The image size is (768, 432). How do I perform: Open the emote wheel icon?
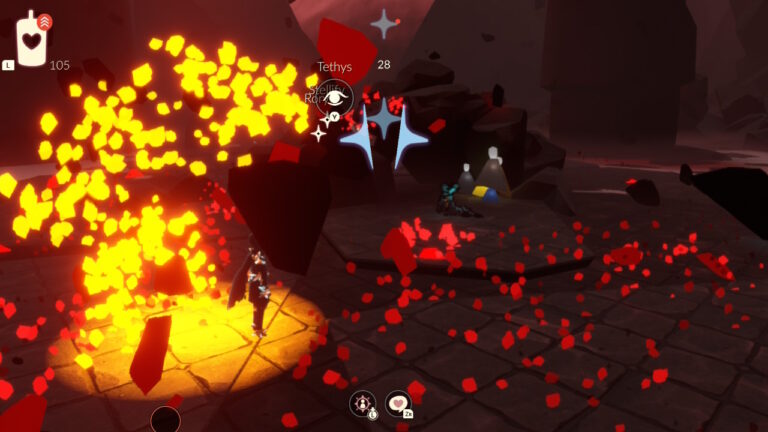(363, 404)
